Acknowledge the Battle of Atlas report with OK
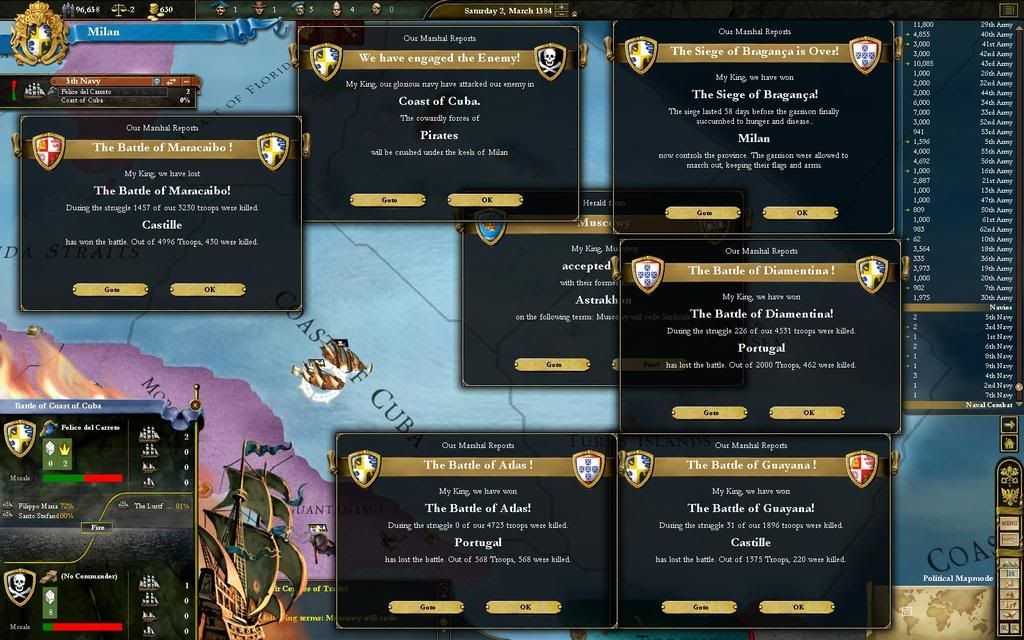Screen dimensions: 1024x640 click(524, 607)
